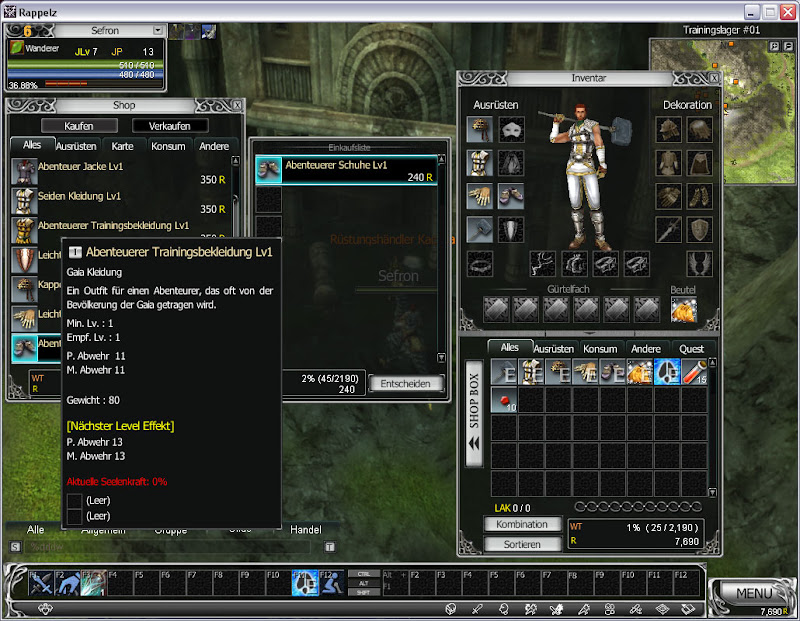Image resolution: width=800 pixels, height=621 pixels.
Task: Open the Quest tab in inventory
Action: point(691,349)
